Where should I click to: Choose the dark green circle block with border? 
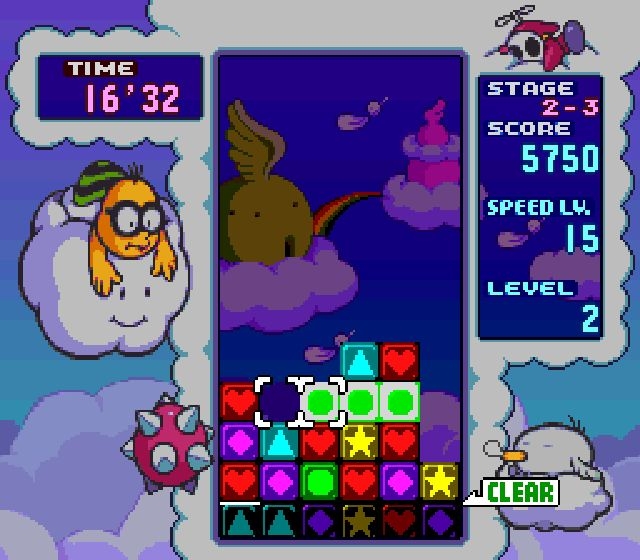click(x=320, y=481)
